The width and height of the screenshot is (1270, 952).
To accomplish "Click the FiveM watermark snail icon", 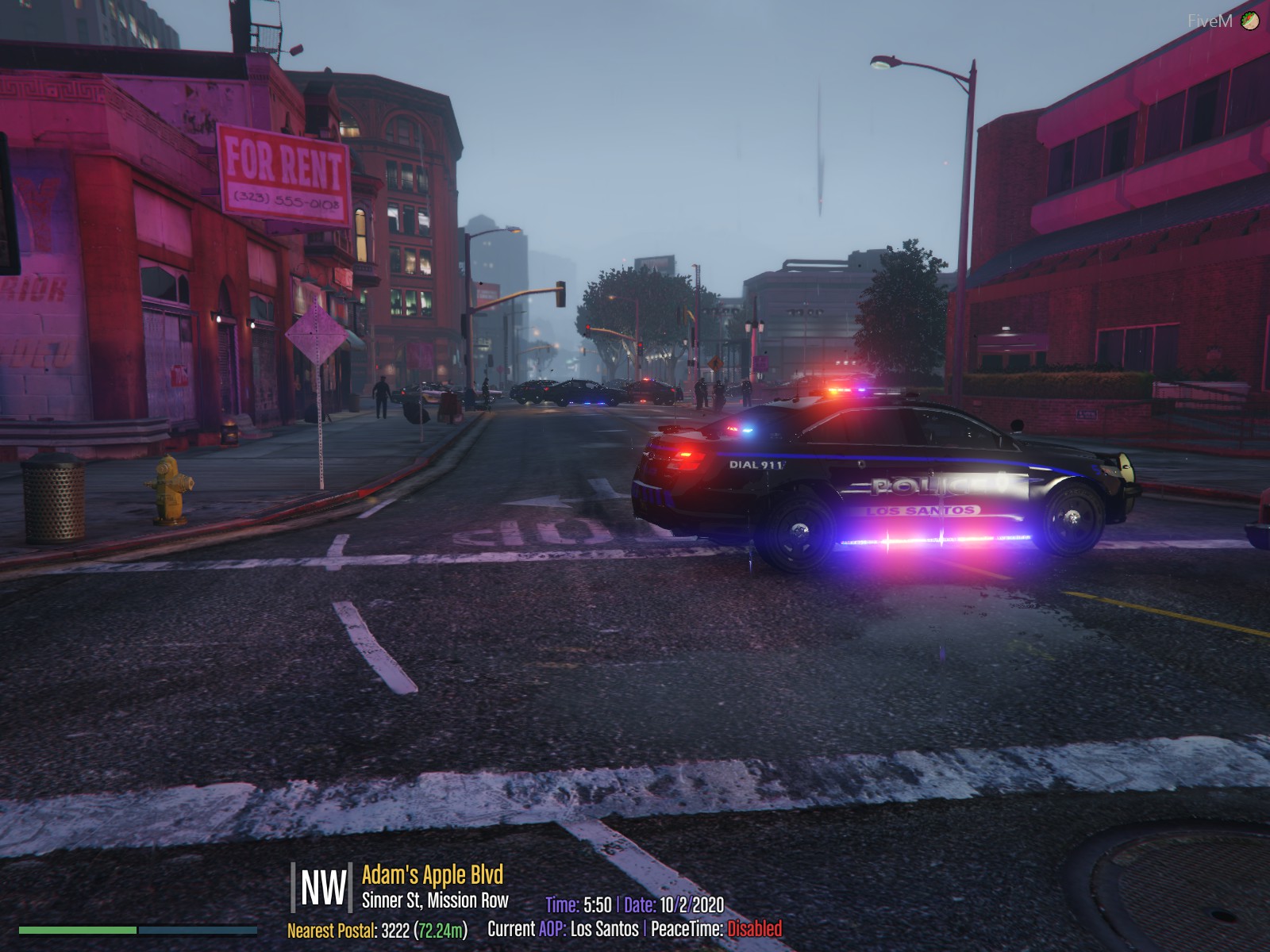I will coord(1250,21).
